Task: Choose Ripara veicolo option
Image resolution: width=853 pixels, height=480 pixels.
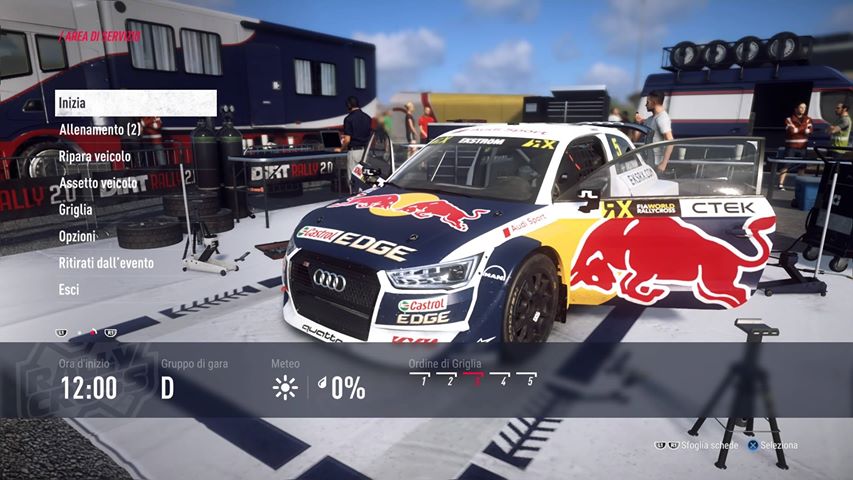Action: tap(96, 157)
